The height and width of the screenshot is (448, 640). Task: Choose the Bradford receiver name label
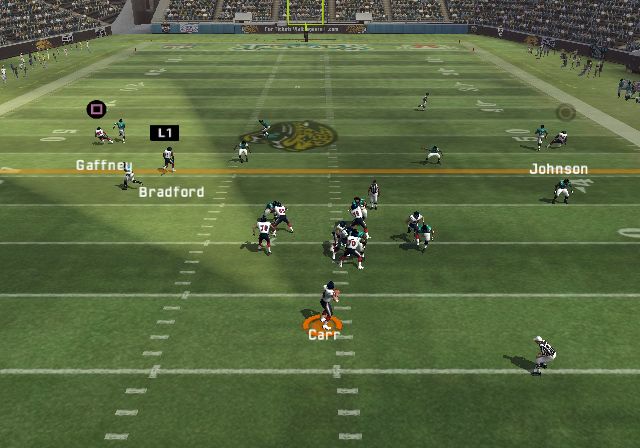click(x=171, y=192)
